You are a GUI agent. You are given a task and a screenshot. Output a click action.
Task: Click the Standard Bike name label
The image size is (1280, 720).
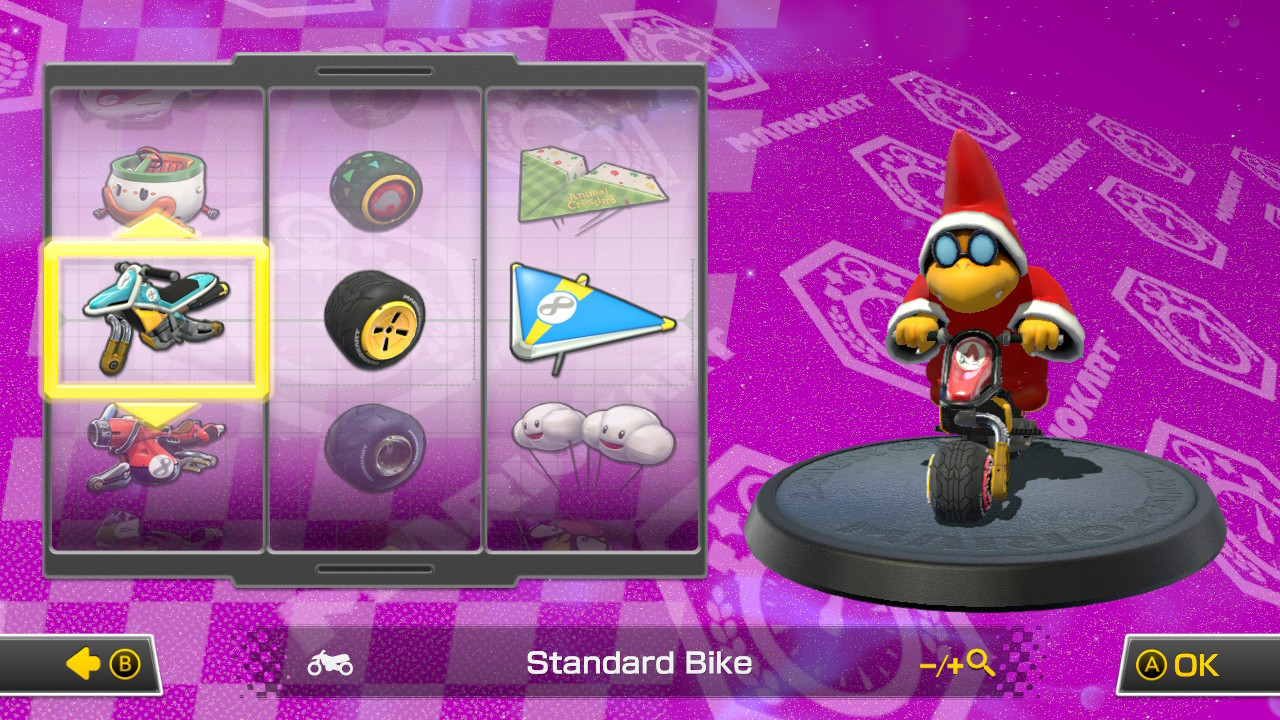pyautogui.click(x=640, y=663)
